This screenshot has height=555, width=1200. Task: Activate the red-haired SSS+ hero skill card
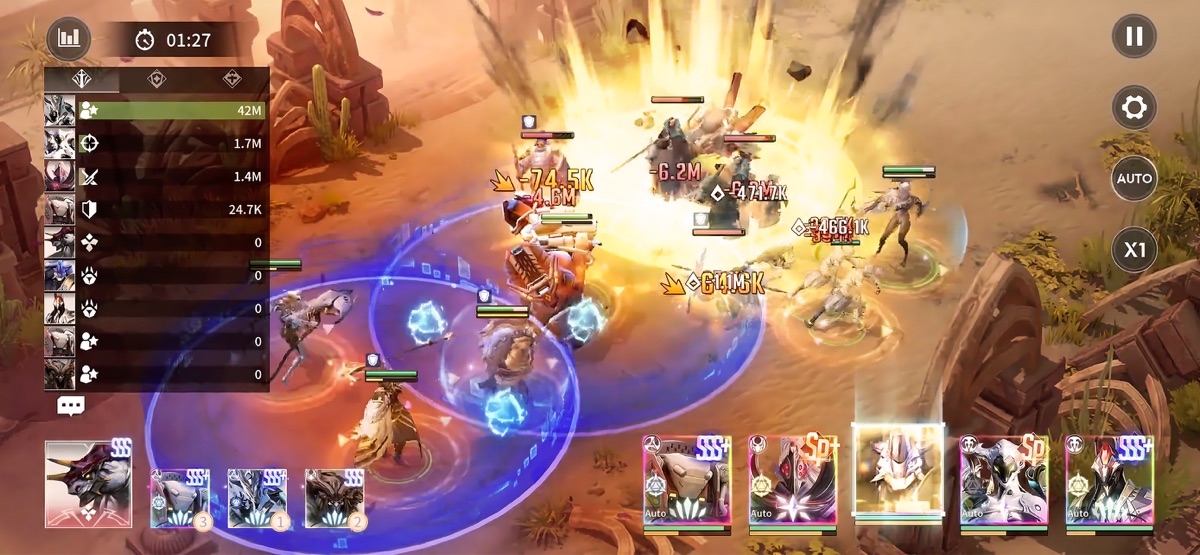pyautogui.click(x=1109, y=482)
